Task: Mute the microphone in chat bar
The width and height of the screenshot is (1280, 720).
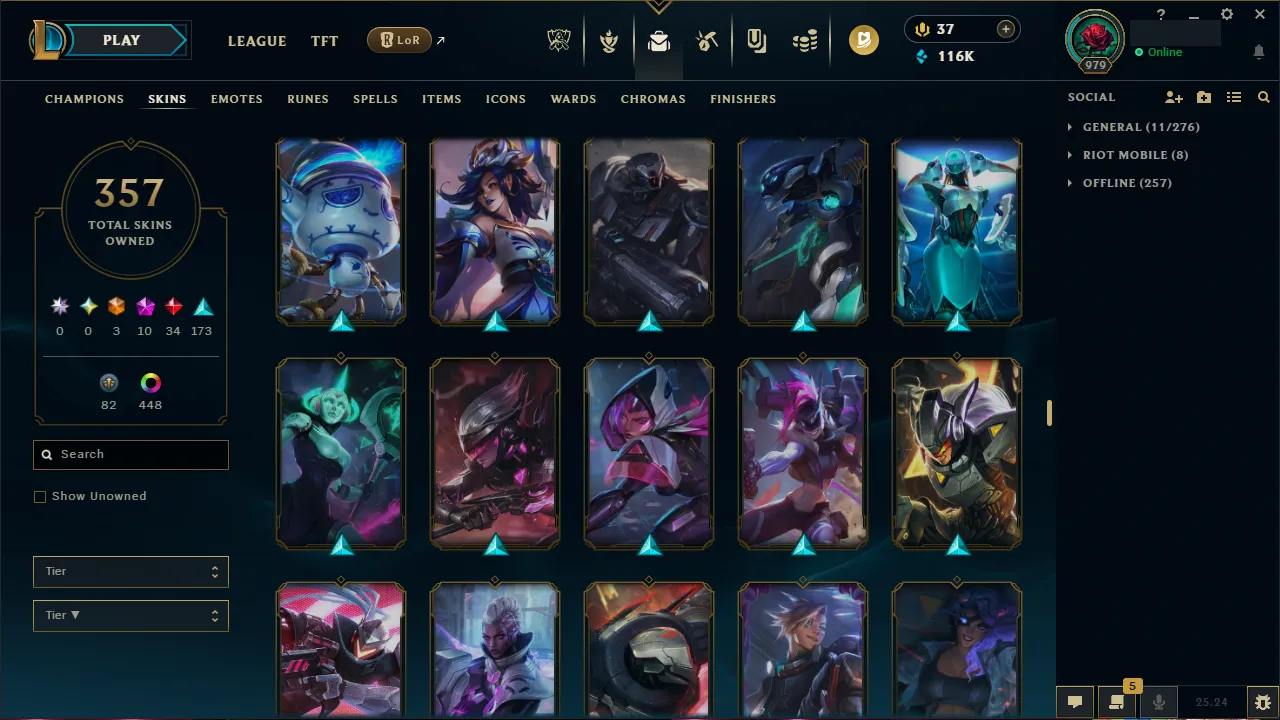Action: (1158, 701)
